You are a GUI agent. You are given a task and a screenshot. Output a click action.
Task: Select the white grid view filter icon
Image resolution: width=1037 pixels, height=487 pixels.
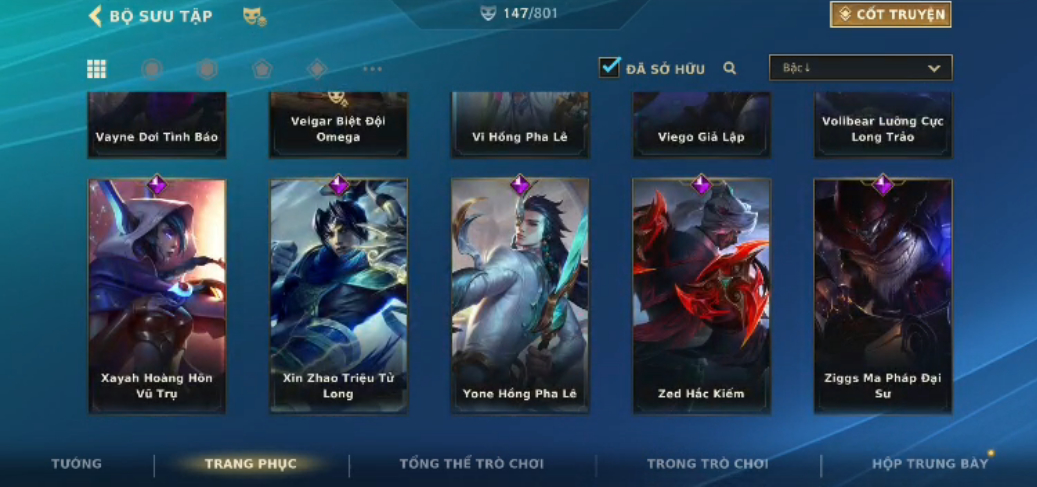pyautogui.click(x=97, y=69)
